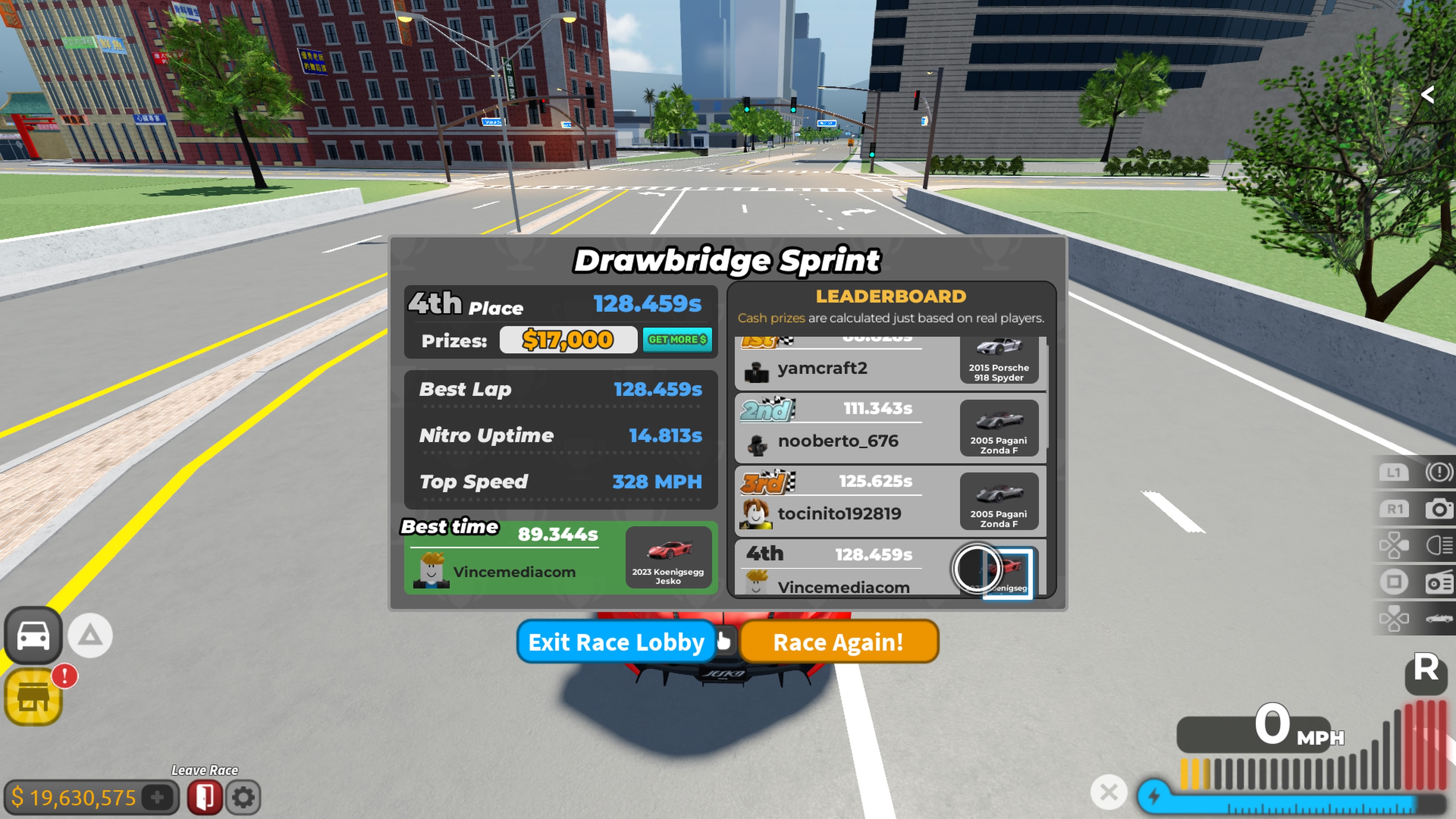Viewport: 1456px width, 819px height.
Task: Click the 2005 Pagani Zonda F thumbnail for nooberto_676
Action: click(x=999, y=428)
